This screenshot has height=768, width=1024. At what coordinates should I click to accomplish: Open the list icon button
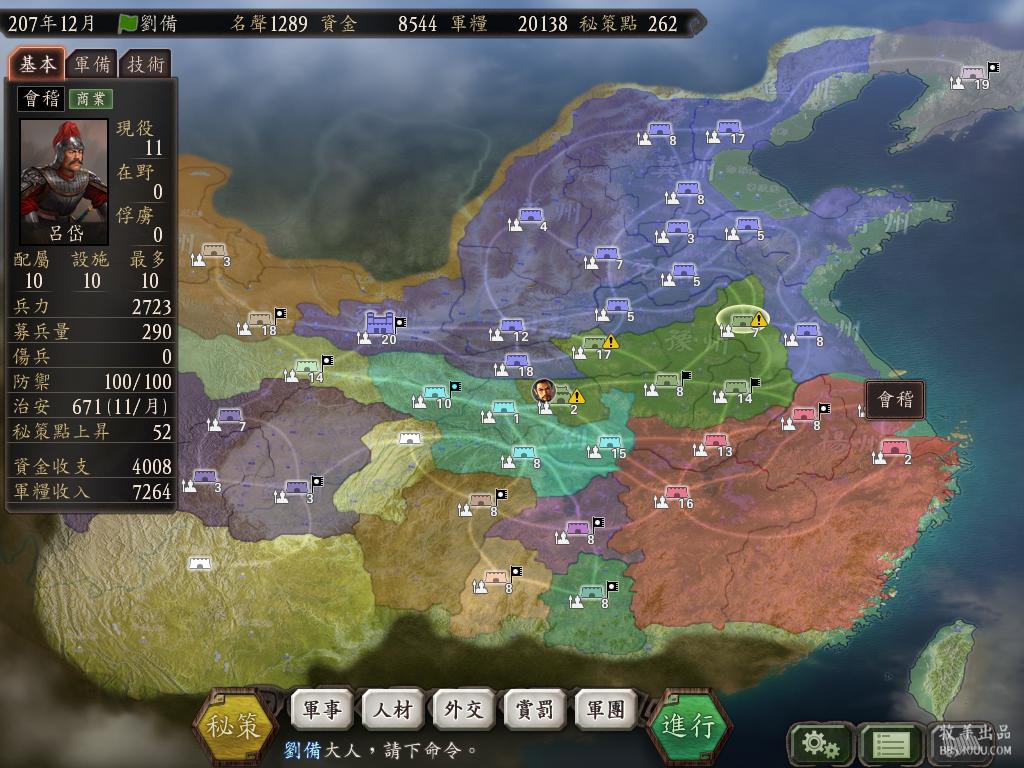[890, 744]
